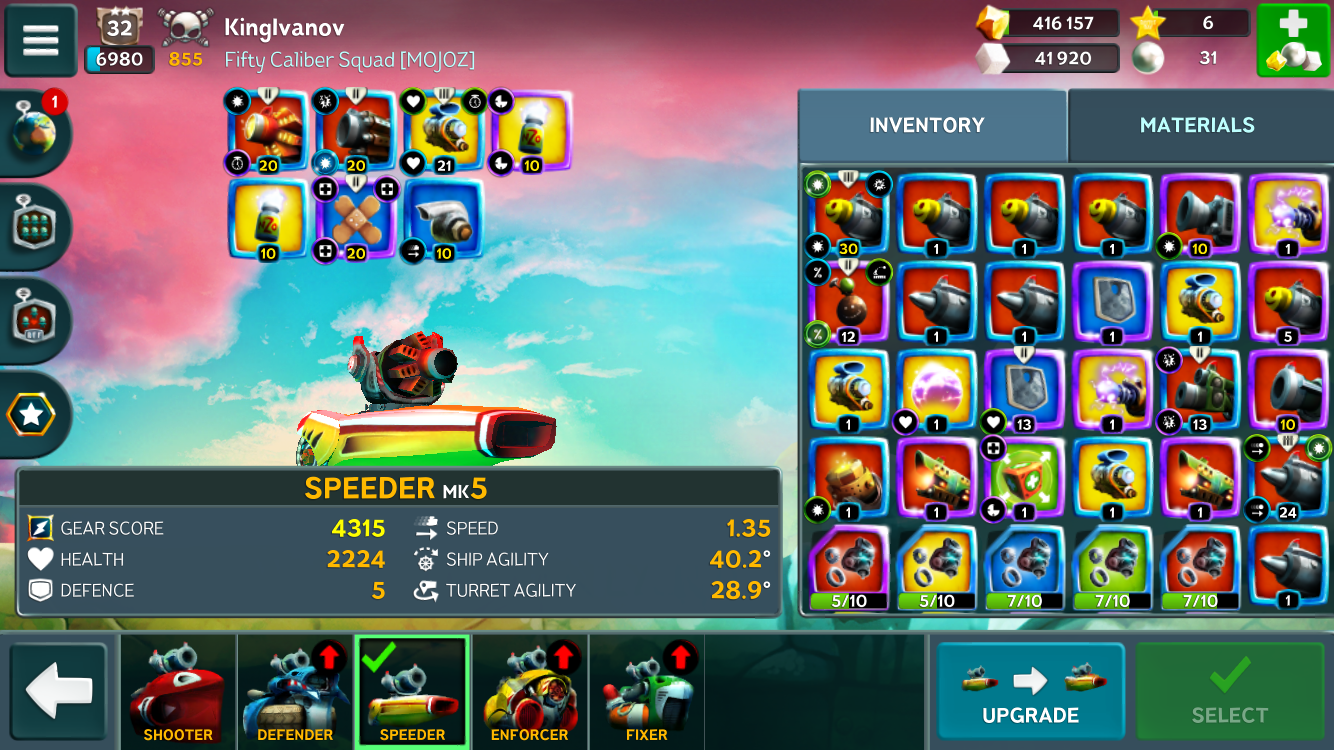Image resolution: width=1334 pixels, height=750 pixels.
Task: Select the Speeder ship tile
Action: pyautogui.click(x=412, y=692)
